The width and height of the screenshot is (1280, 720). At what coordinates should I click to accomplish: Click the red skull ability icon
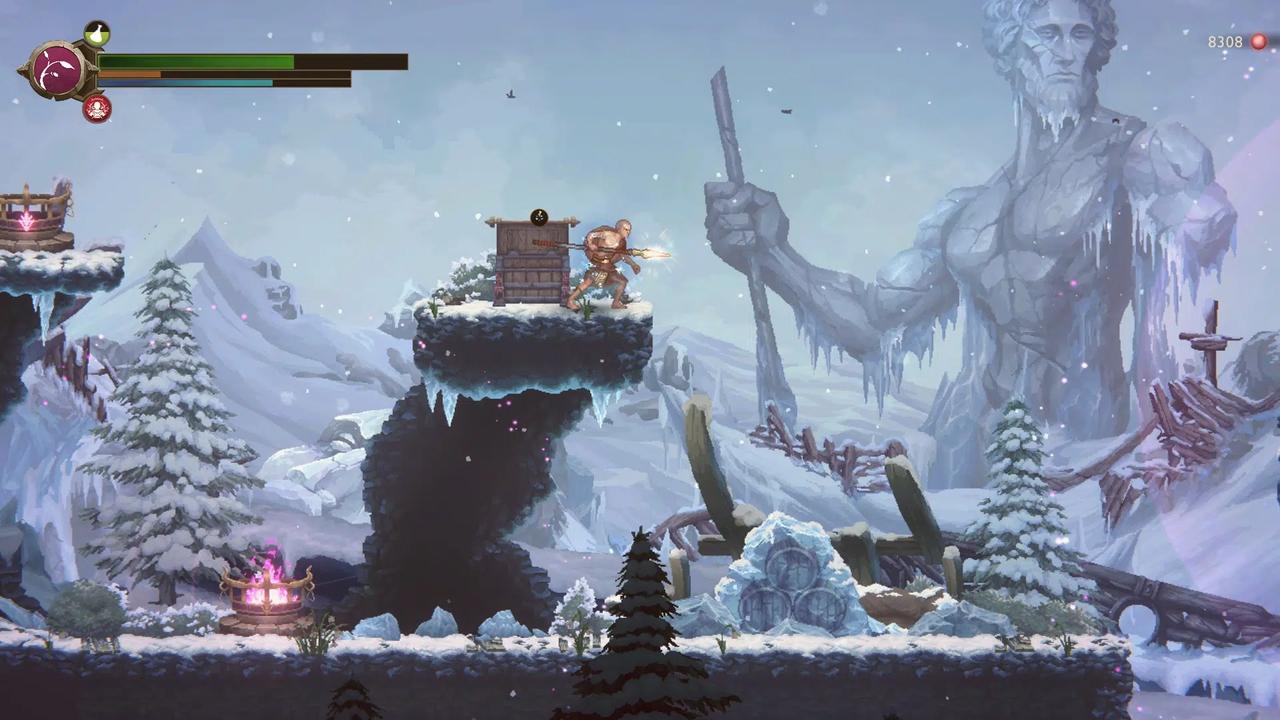[x=96, y=110]
